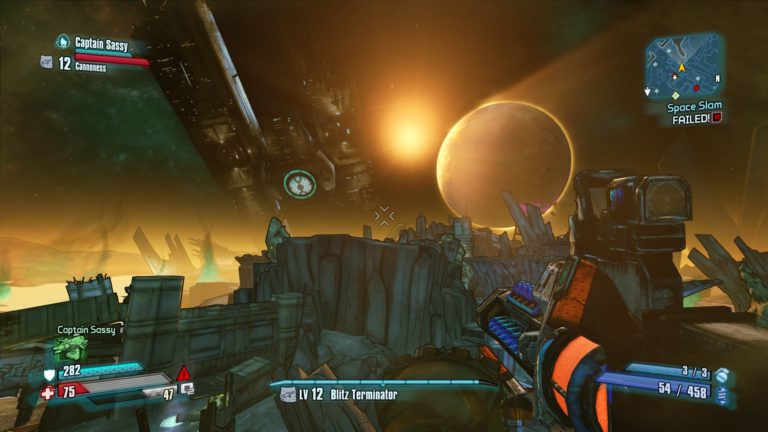This screenshot has height=432, width=768.
Task: Select the Space Slam mission tracker
Action: pyautogui.click(x=694, y=106)
